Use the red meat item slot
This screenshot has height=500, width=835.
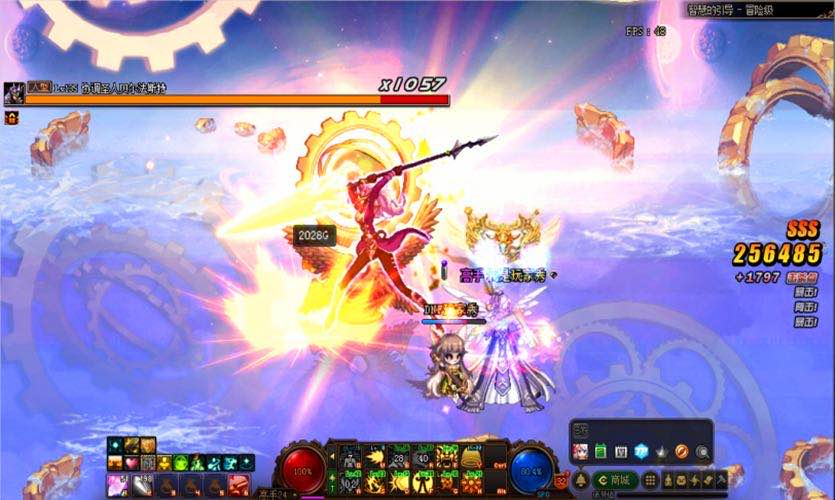tap(236, 484)
